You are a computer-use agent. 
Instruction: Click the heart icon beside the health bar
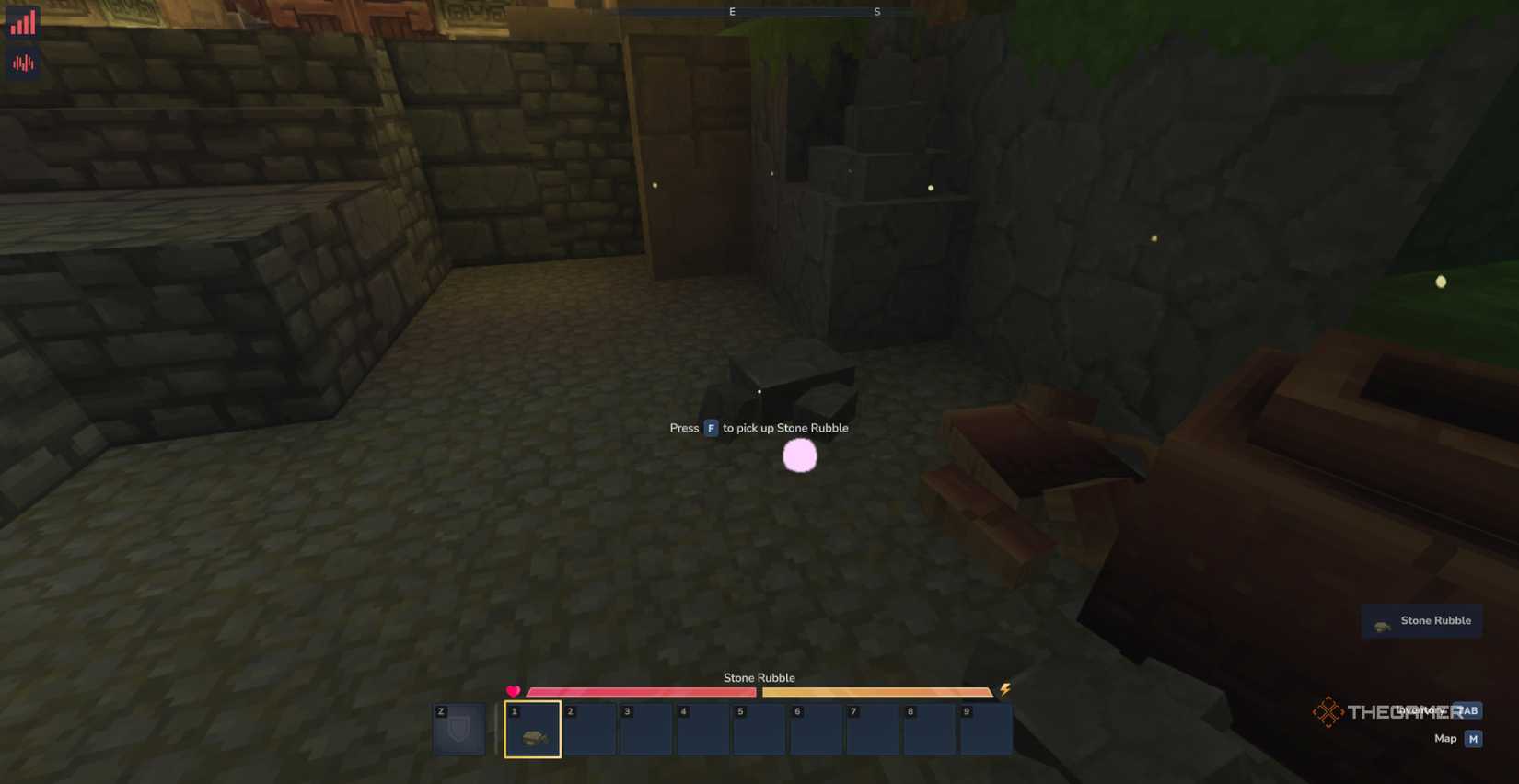(514, 690)
